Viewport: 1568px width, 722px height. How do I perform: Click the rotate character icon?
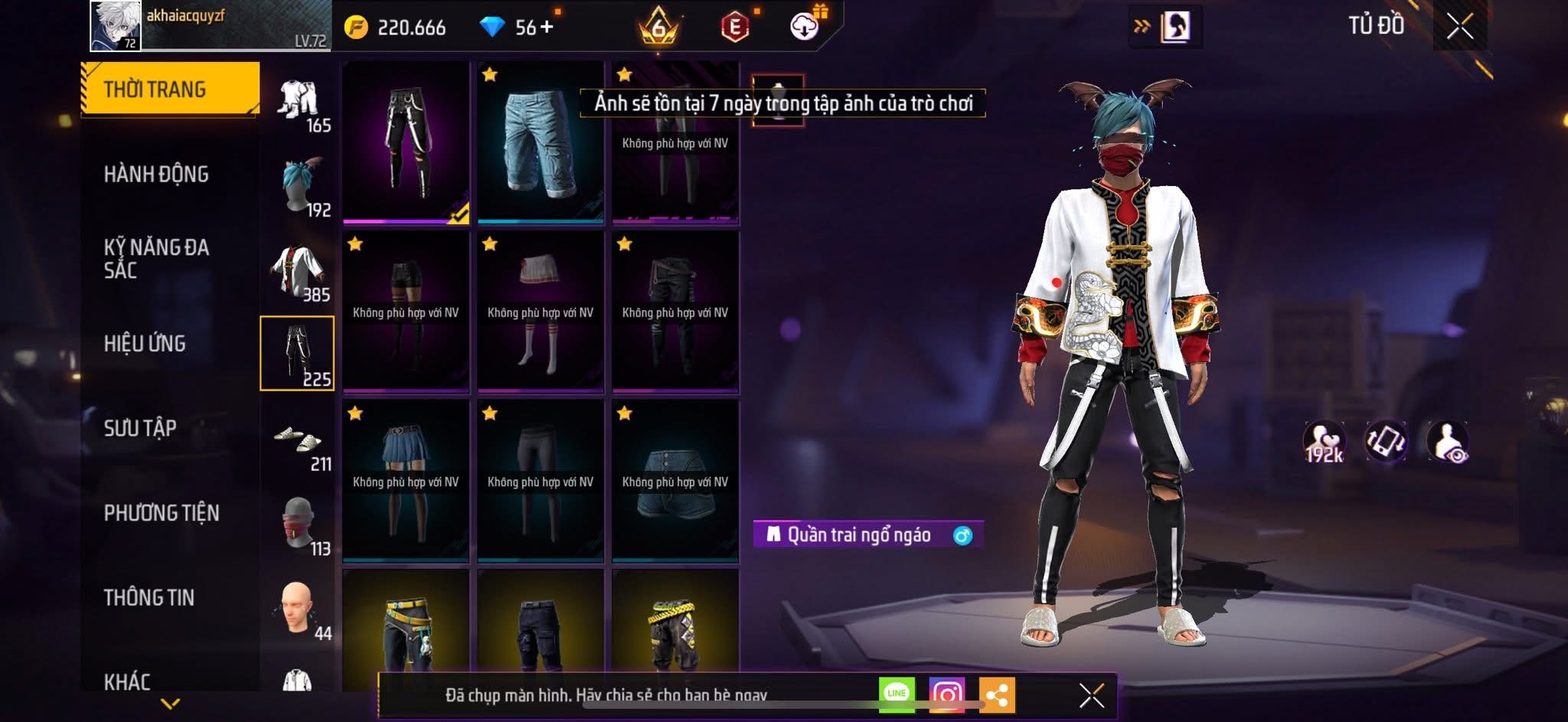pyautogui.click(x=1386, y=442)
